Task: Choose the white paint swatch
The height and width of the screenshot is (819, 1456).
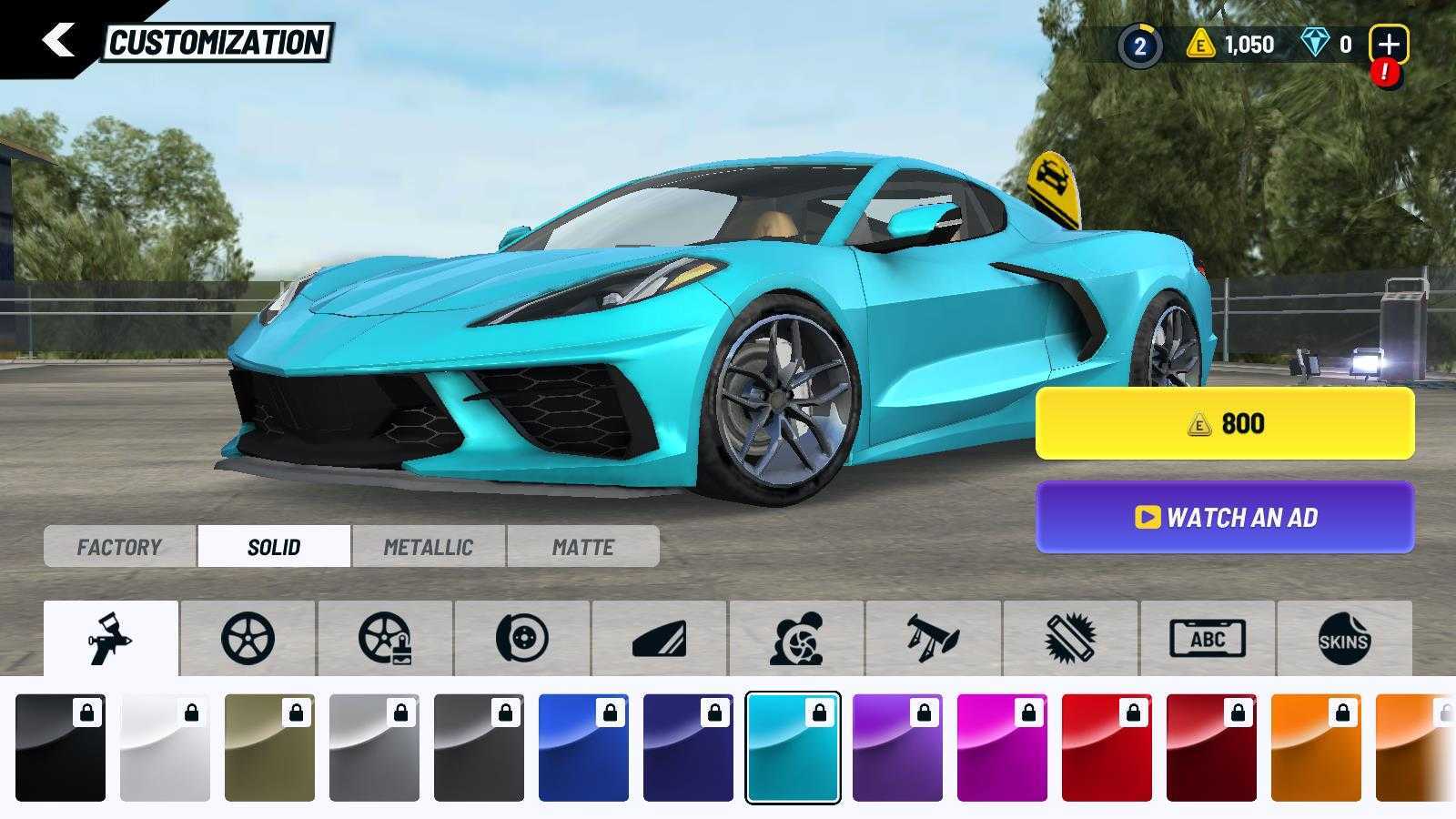Action: [x=165, y=748]
